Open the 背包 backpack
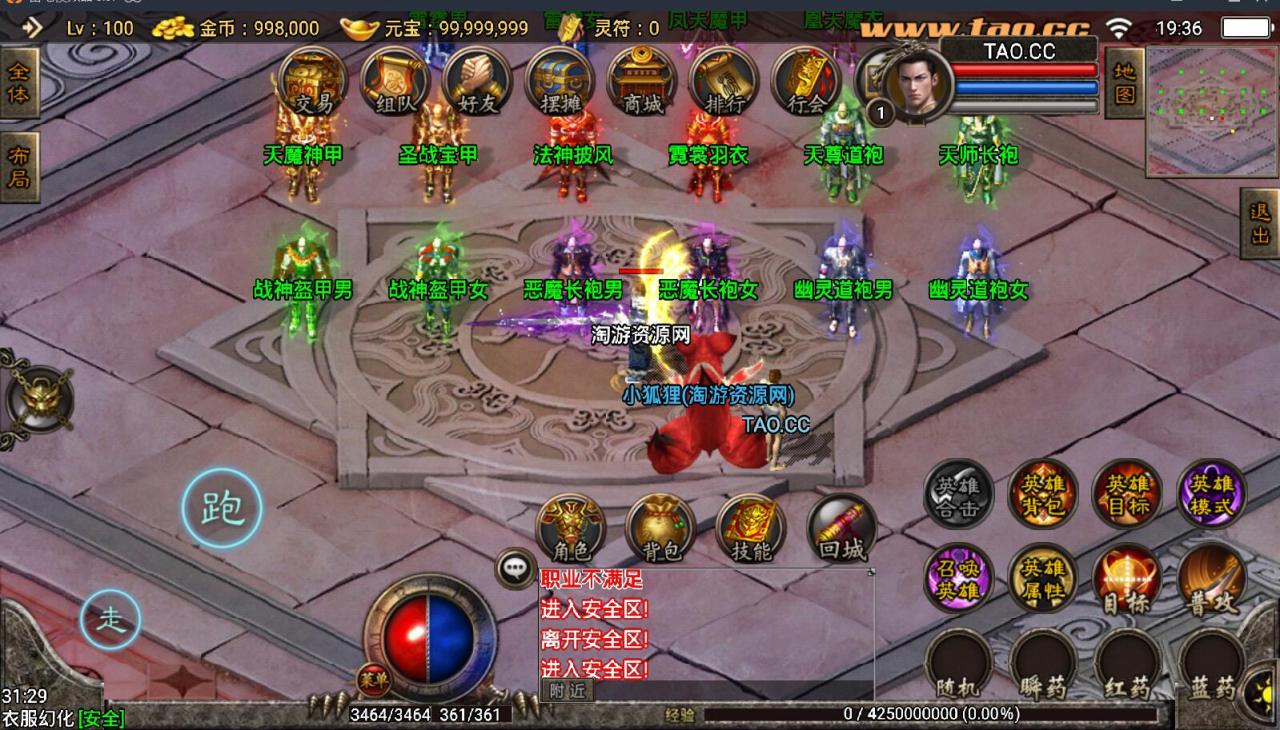 pyautogui.click(x=660, y=527)
